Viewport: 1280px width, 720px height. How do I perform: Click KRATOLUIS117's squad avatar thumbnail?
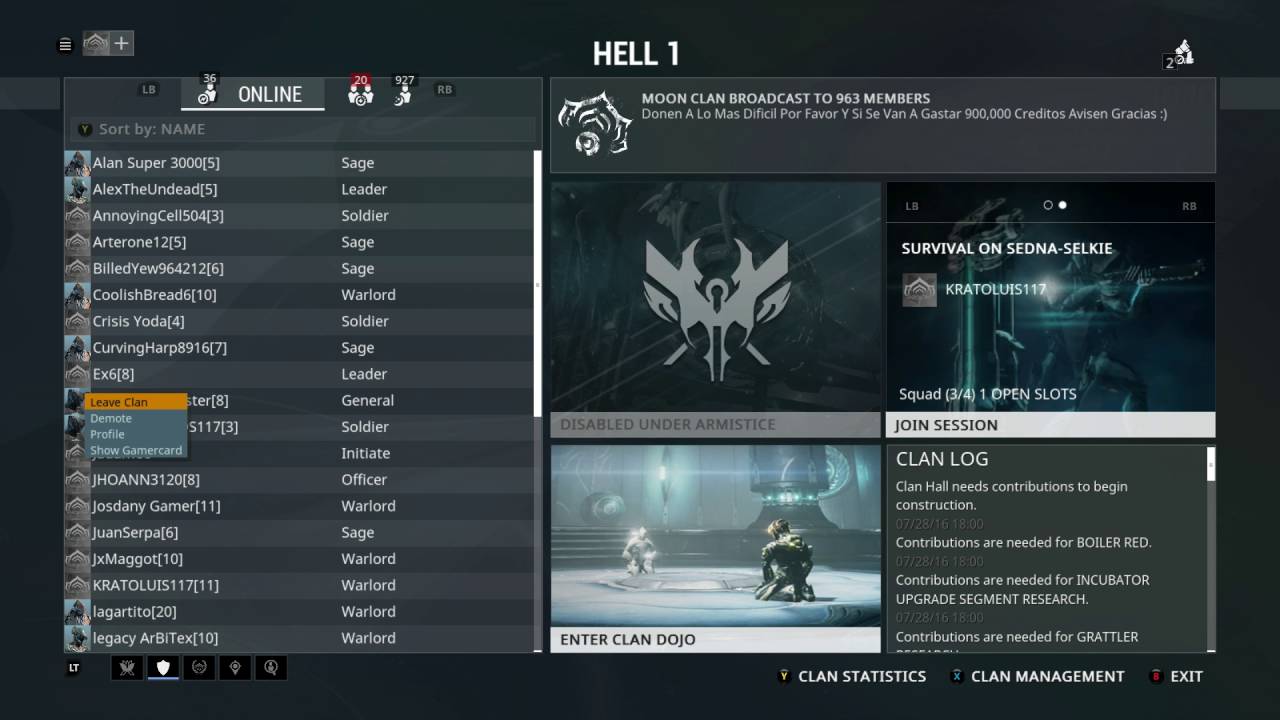919,288
